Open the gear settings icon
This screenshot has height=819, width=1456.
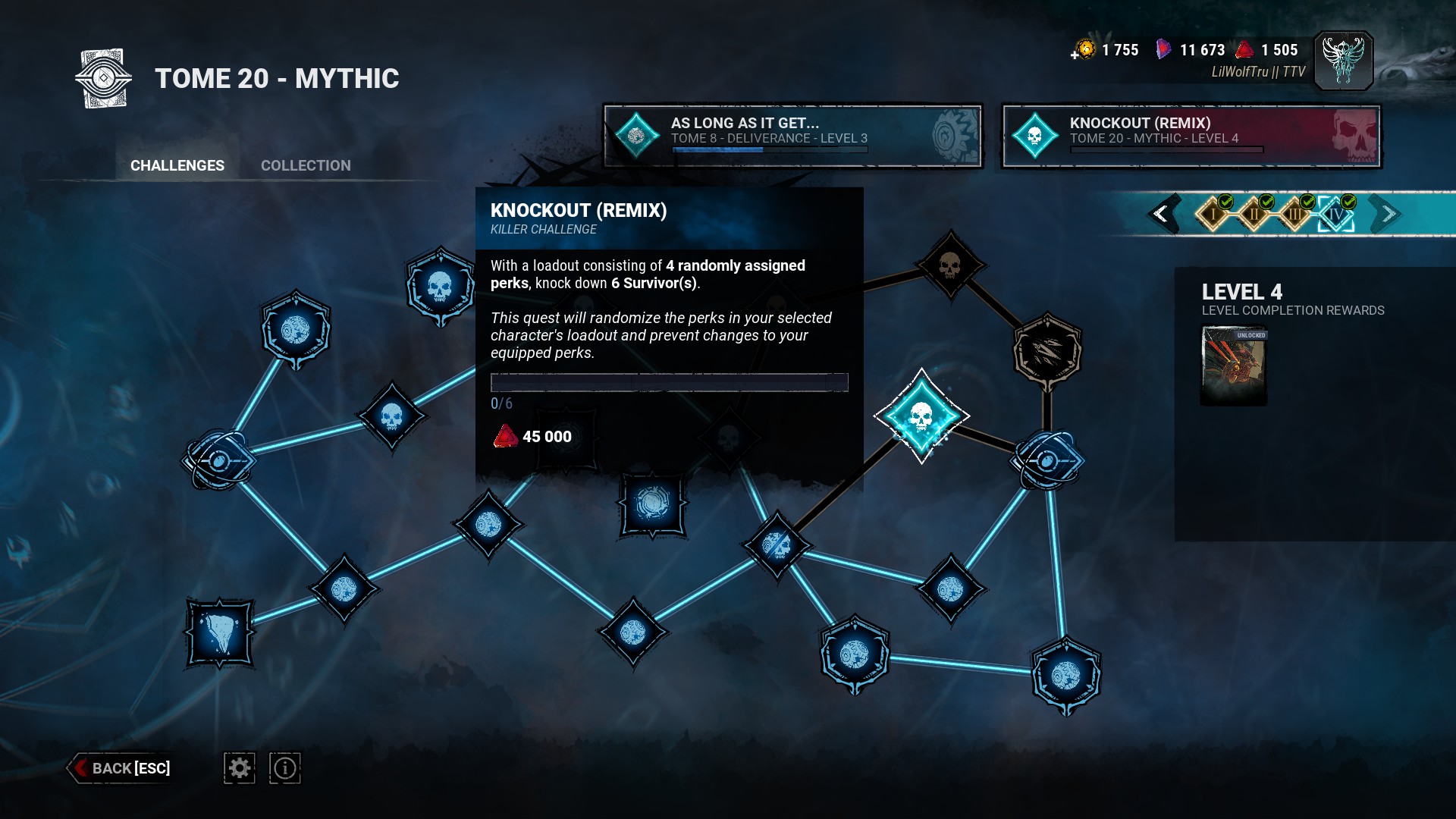point(240,768)
